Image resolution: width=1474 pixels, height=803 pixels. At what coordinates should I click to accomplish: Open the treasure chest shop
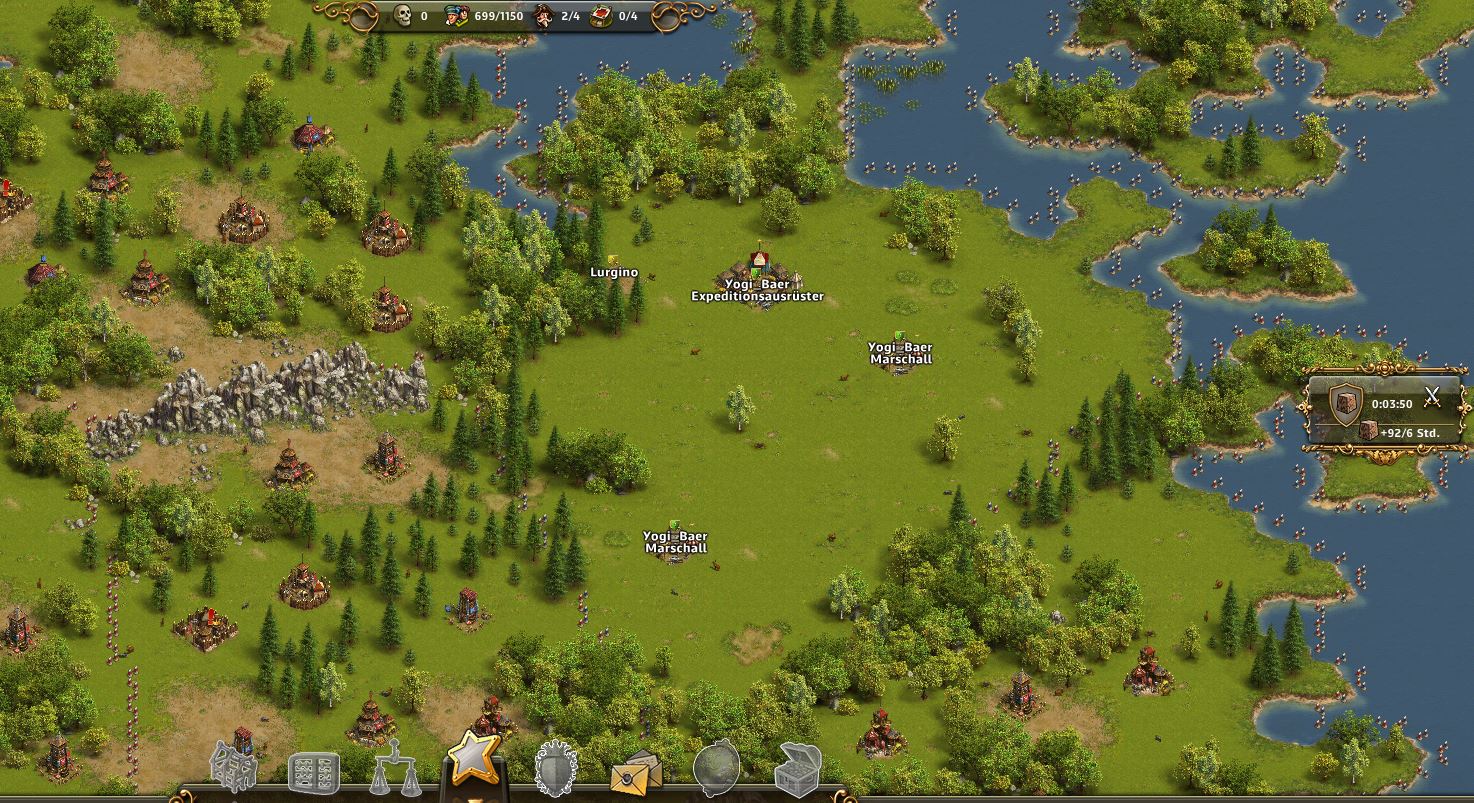click(x=798, y=769)
